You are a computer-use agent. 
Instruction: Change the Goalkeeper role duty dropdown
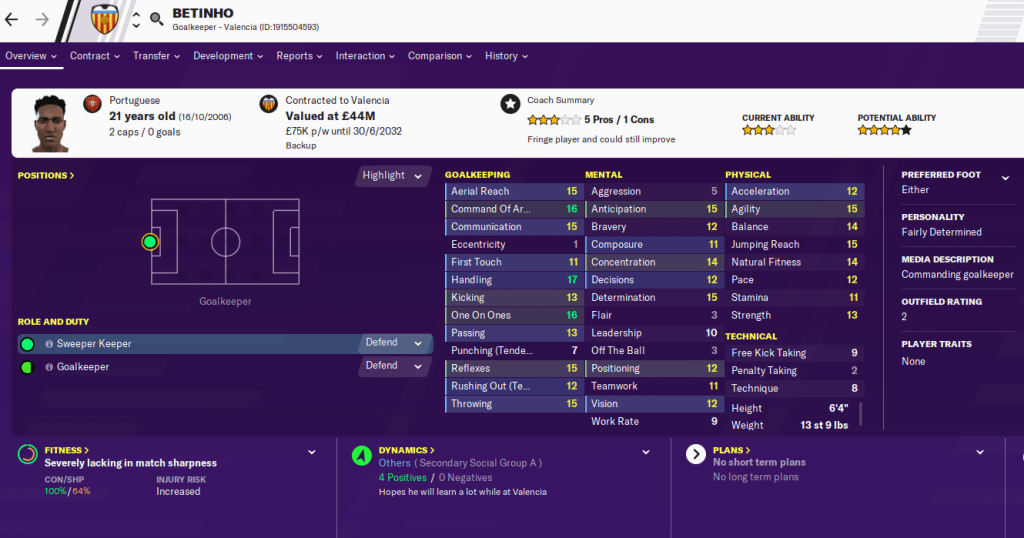(394, 366)
